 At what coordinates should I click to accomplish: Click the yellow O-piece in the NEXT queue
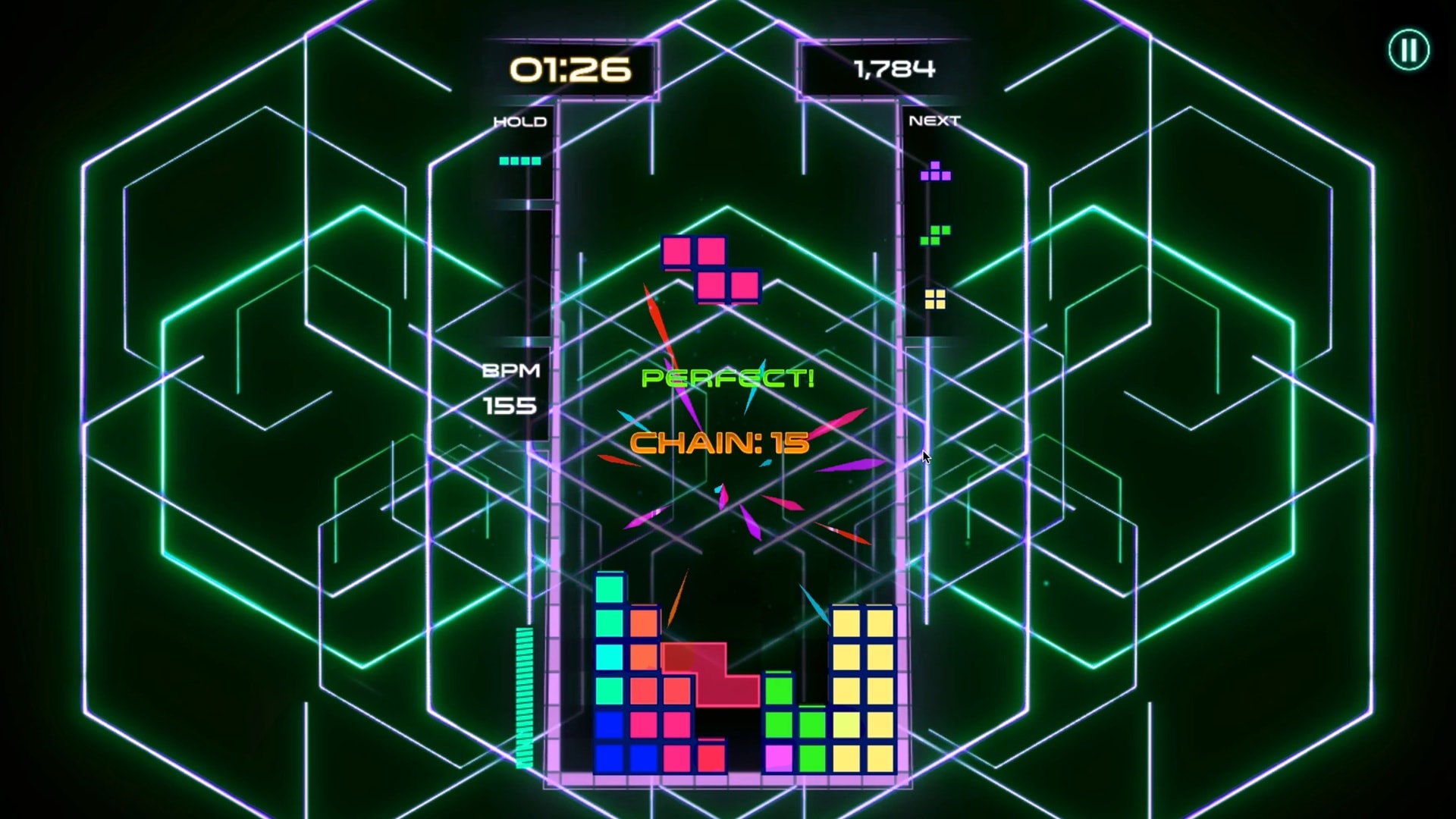(936, 297)
